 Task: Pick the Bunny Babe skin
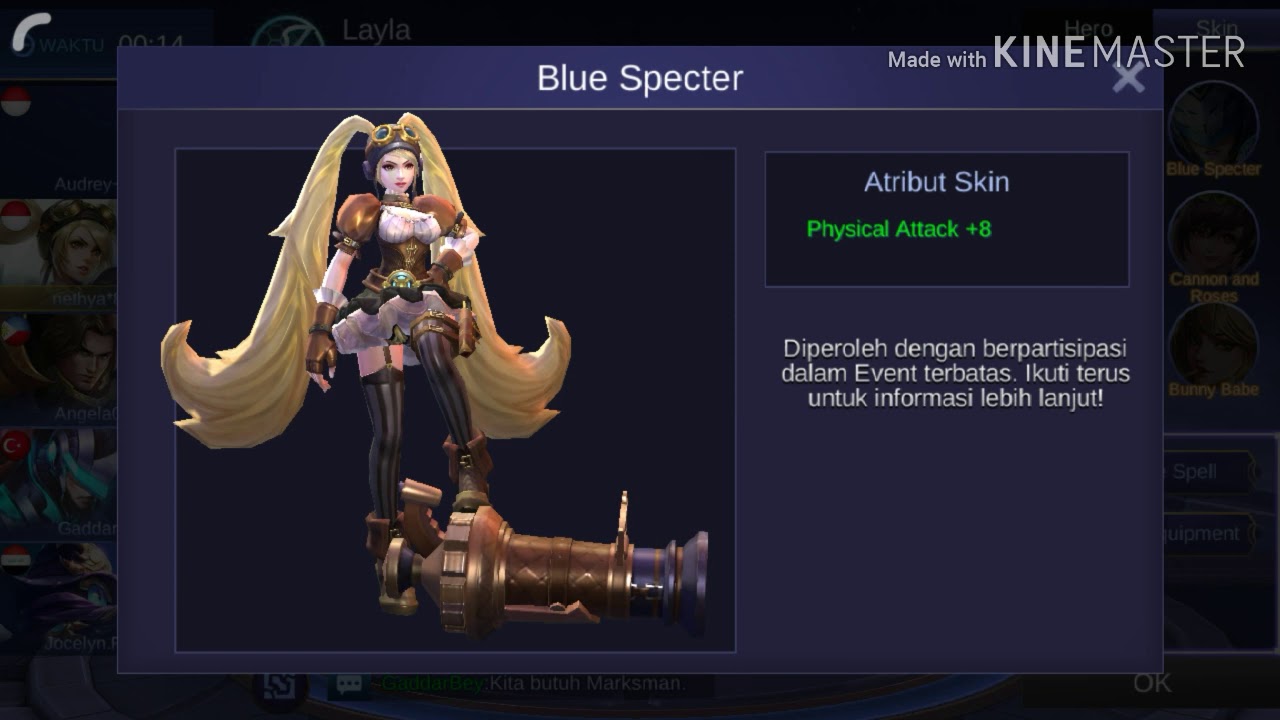1213,345
